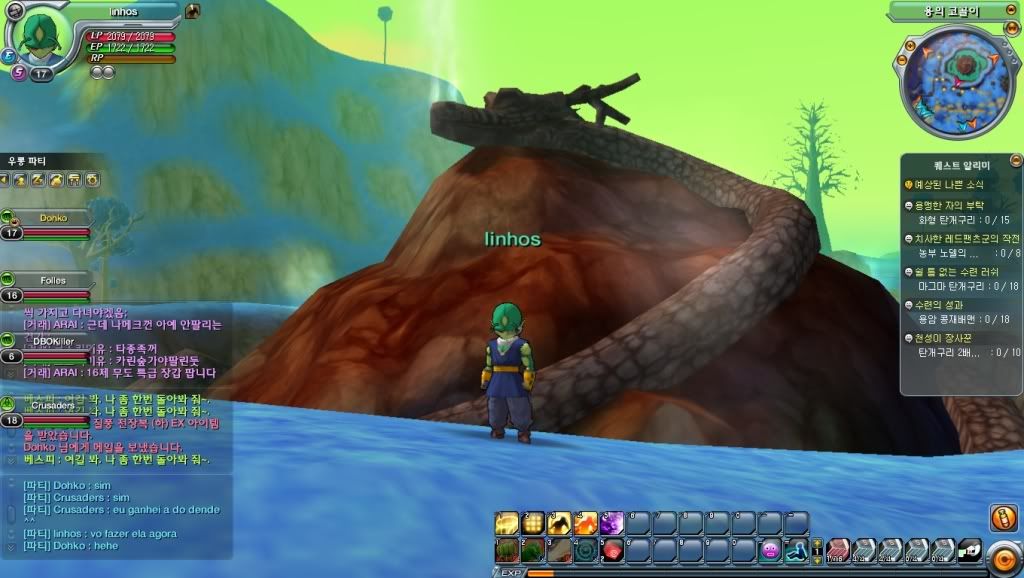Select party member Crusaders' frame
Viewport: 1024px width, 578px height.
point(50,405)
